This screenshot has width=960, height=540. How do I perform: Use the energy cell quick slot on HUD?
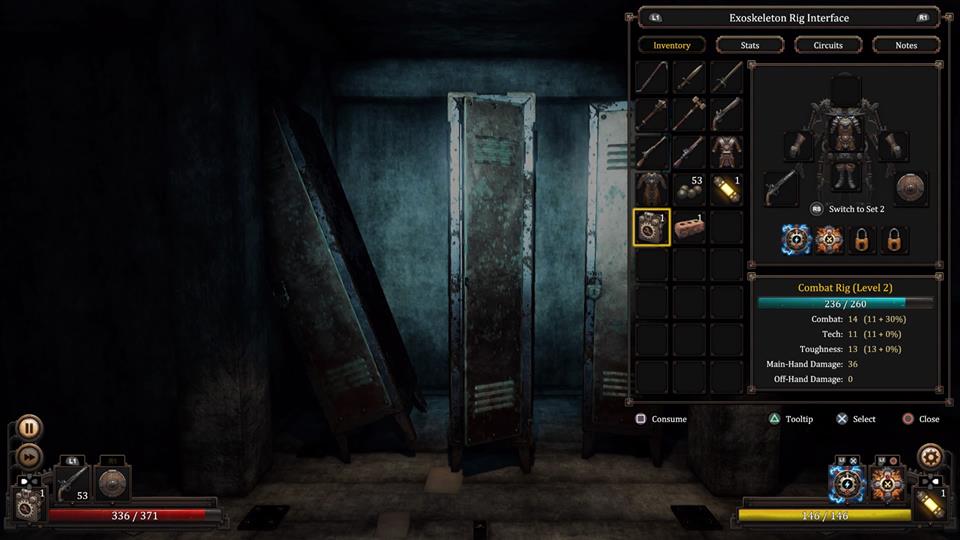click(930, 505)
